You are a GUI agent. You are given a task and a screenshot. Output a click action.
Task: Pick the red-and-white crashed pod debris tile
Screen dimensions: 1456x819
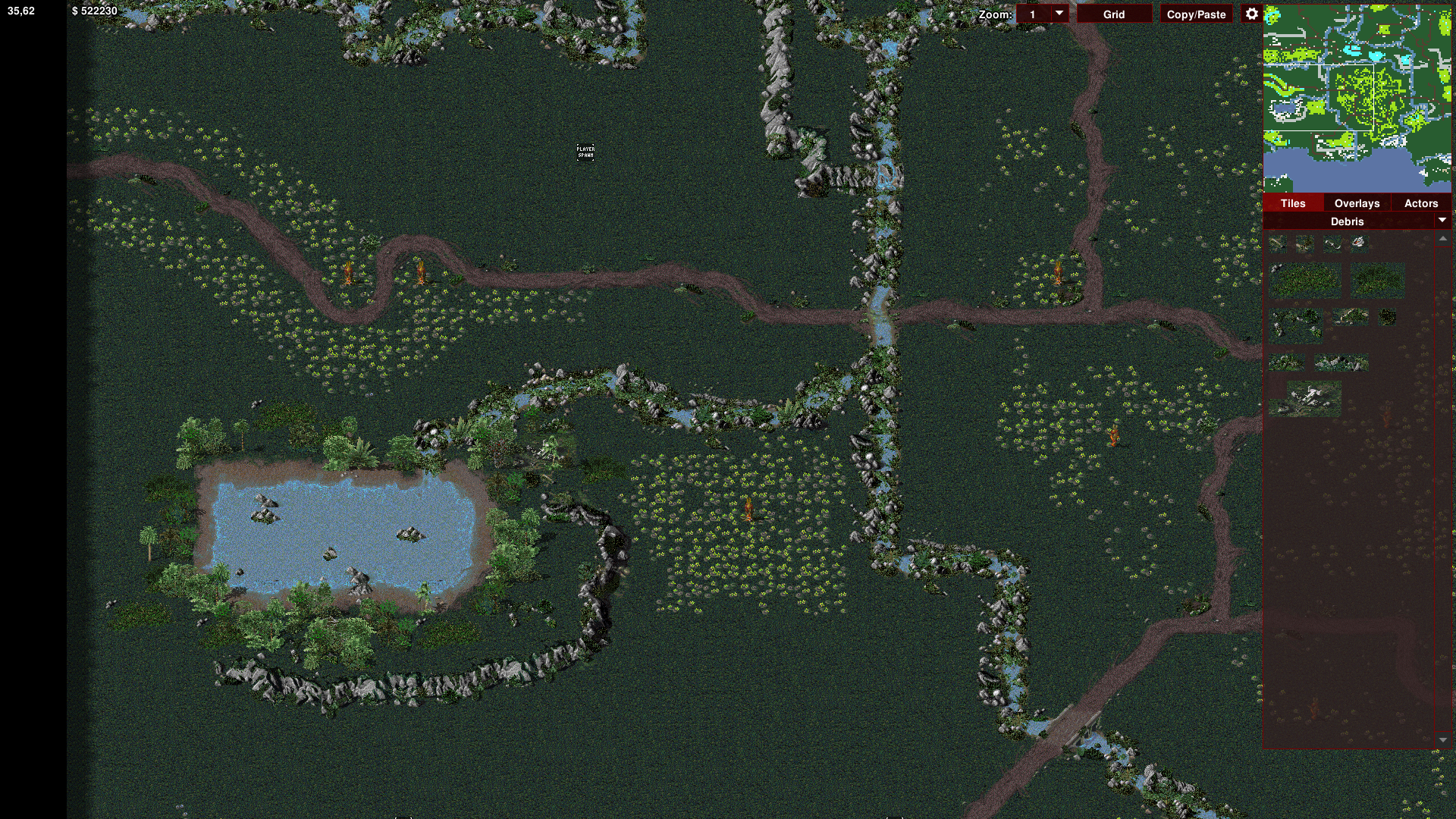tap(1358, 243)
